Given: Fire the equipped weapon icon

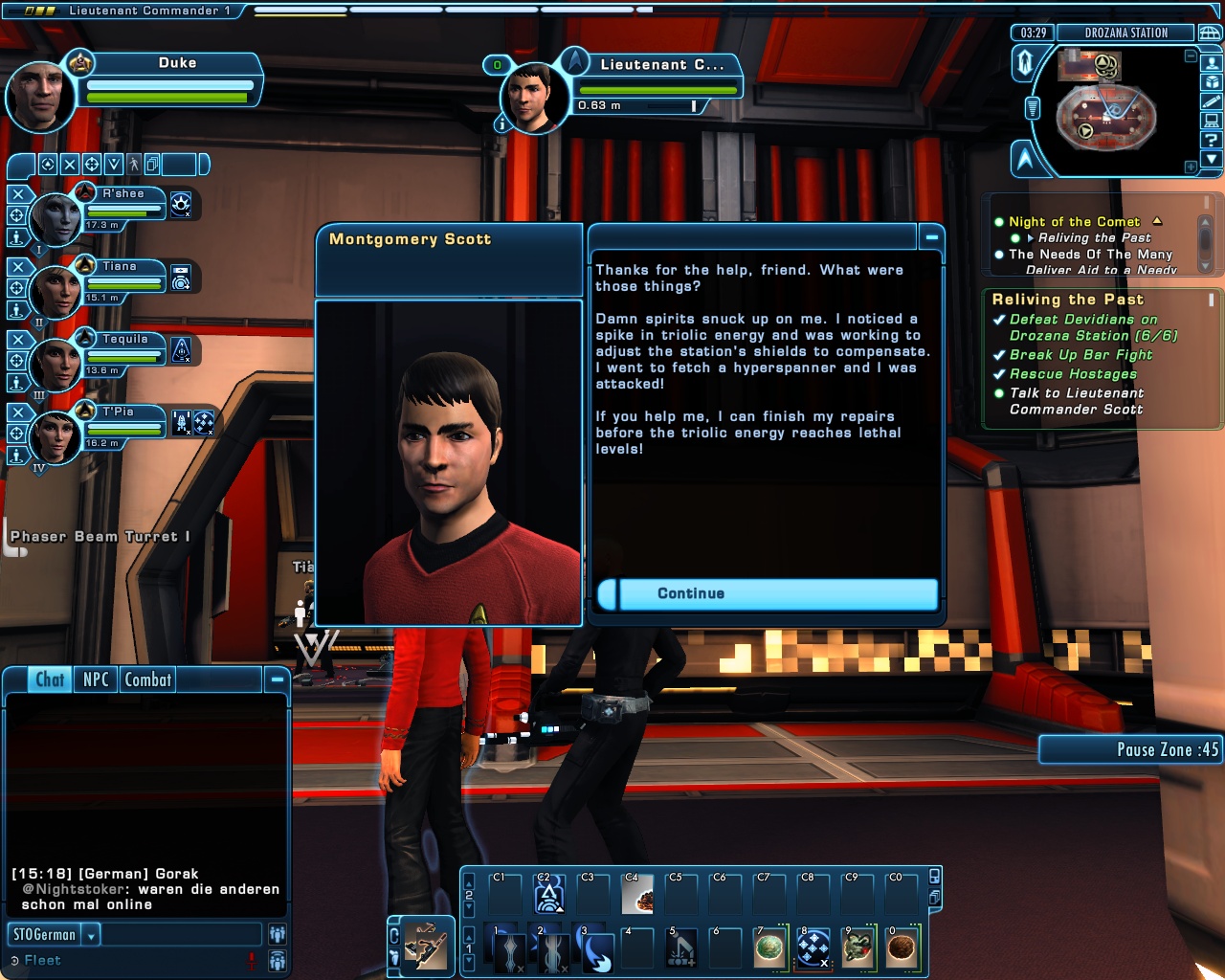Looking at the screenshot, I should [x=426, y=946].
